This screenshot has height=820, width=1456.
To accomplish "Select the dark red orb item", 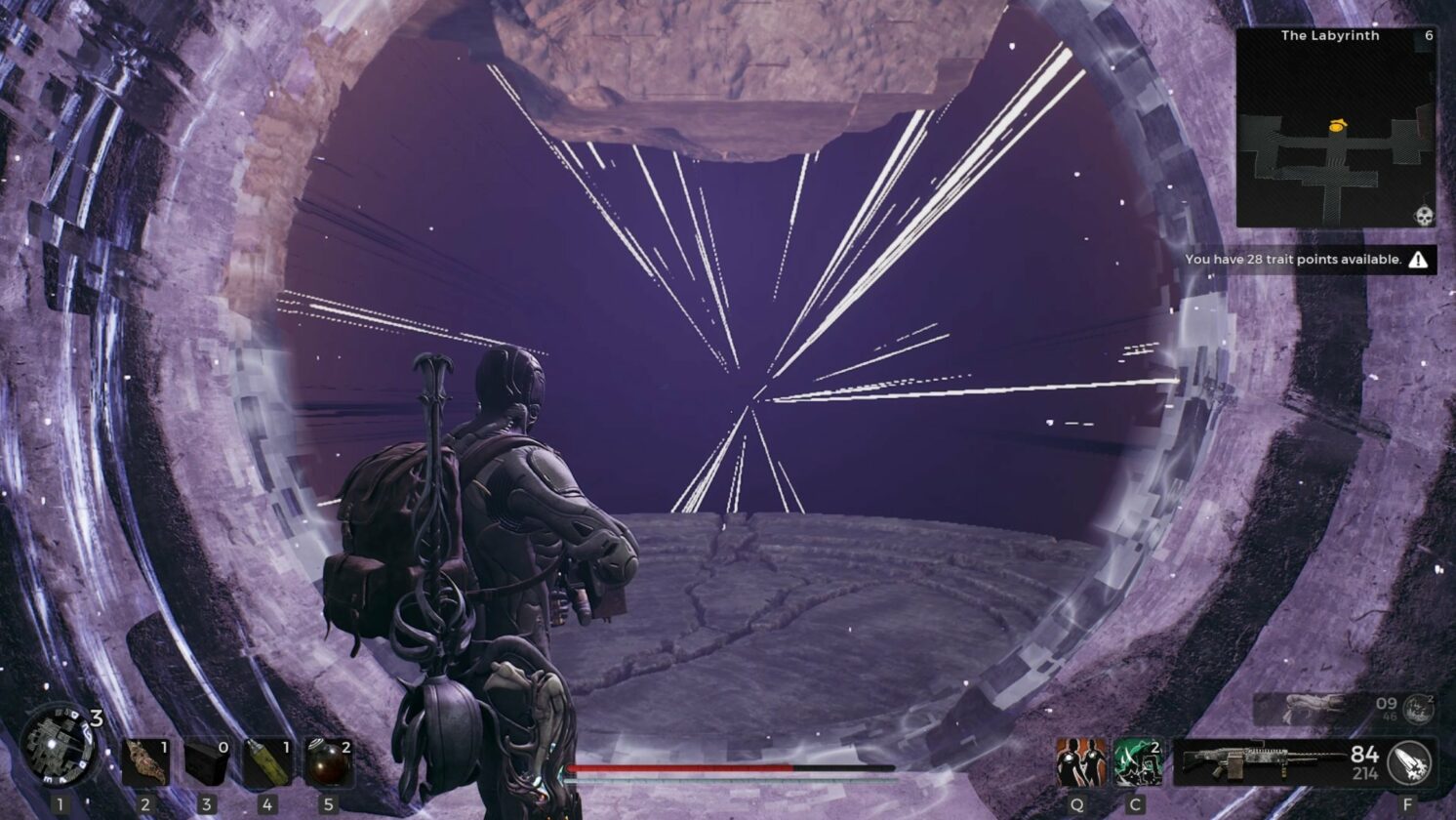I will 328,762.
